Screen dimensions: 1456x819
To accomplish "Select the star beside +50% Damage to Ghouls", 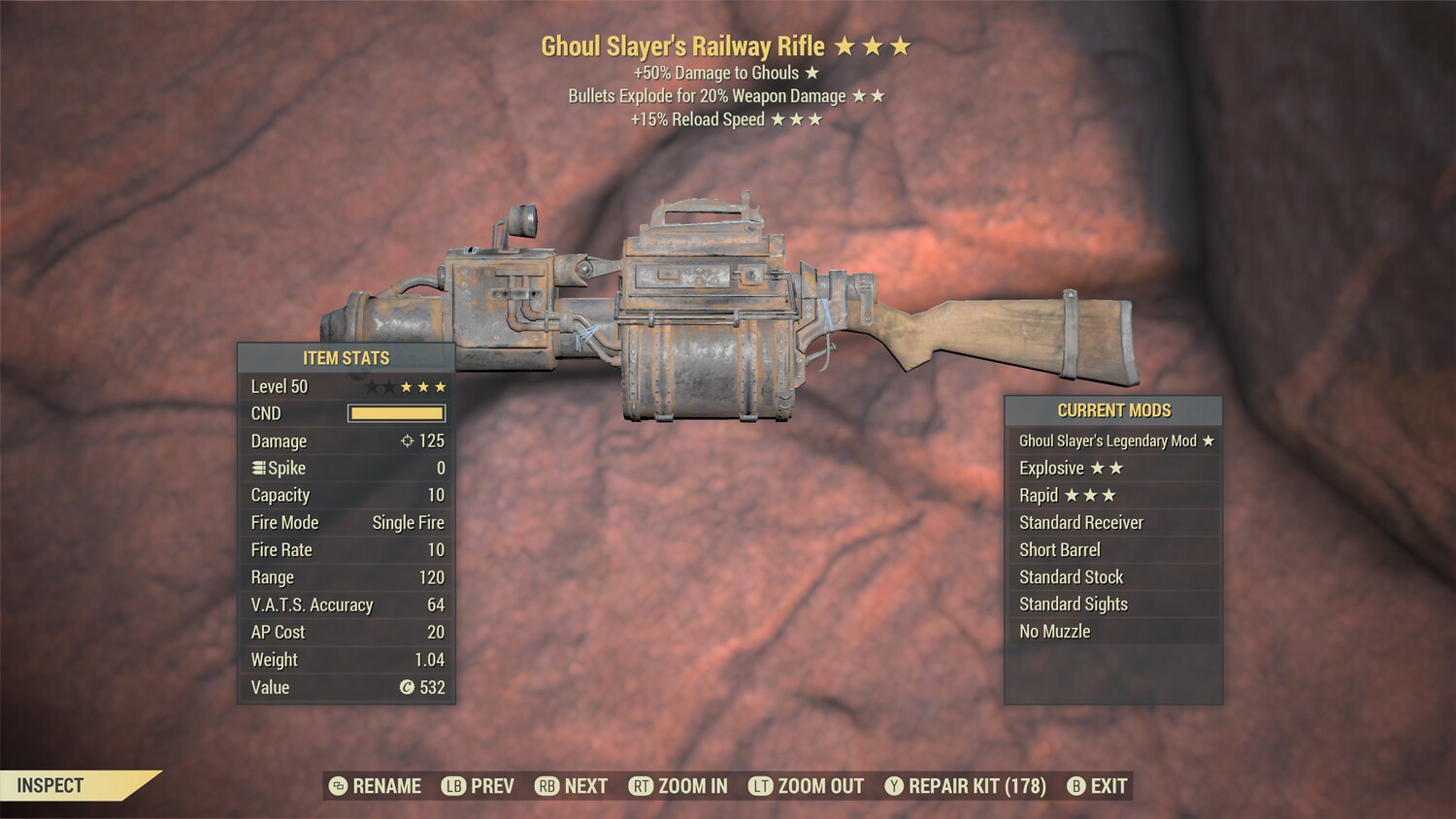I will point(810,72).
